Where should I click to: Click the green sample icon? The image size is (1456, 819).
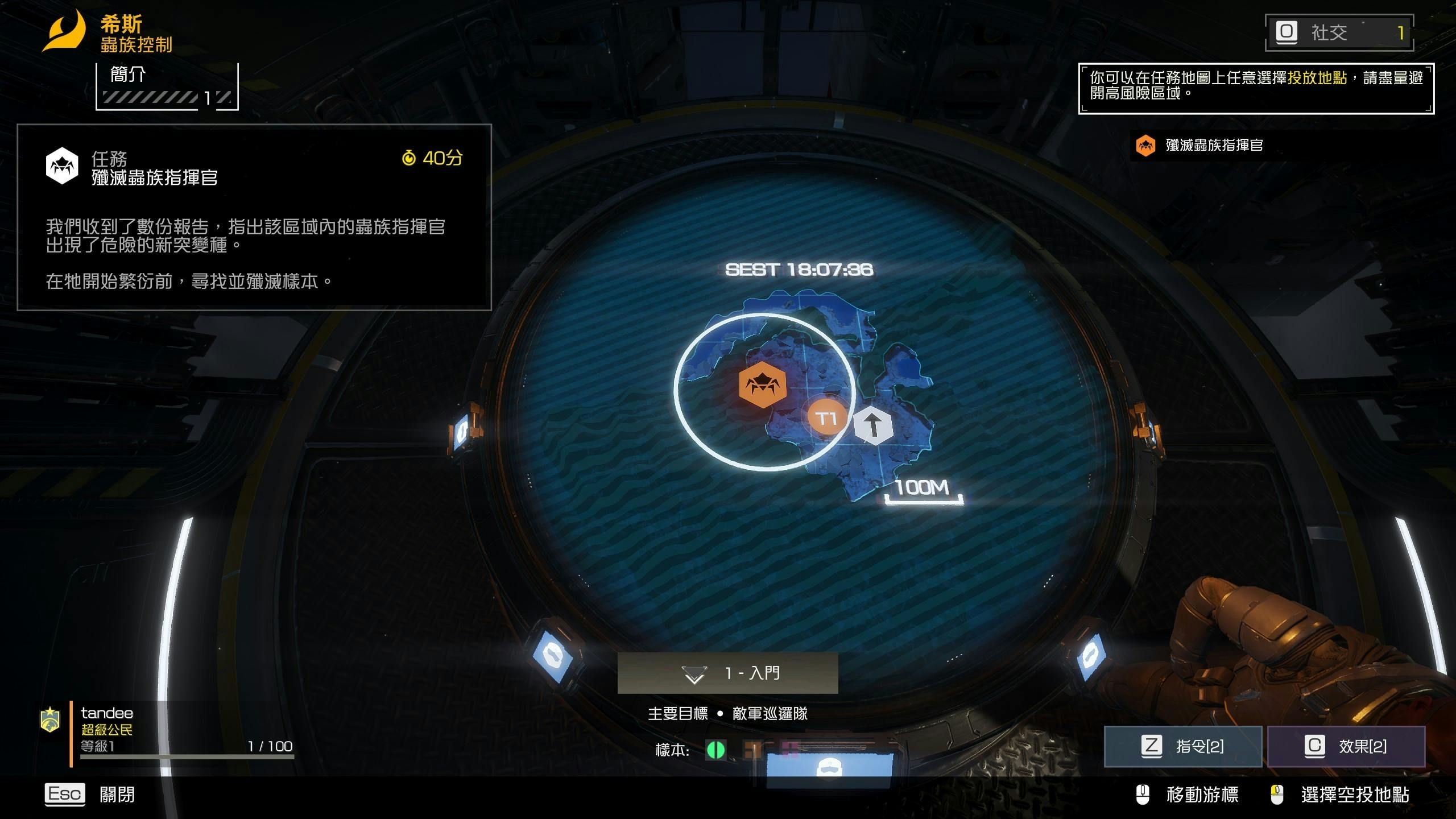[715, 750]
